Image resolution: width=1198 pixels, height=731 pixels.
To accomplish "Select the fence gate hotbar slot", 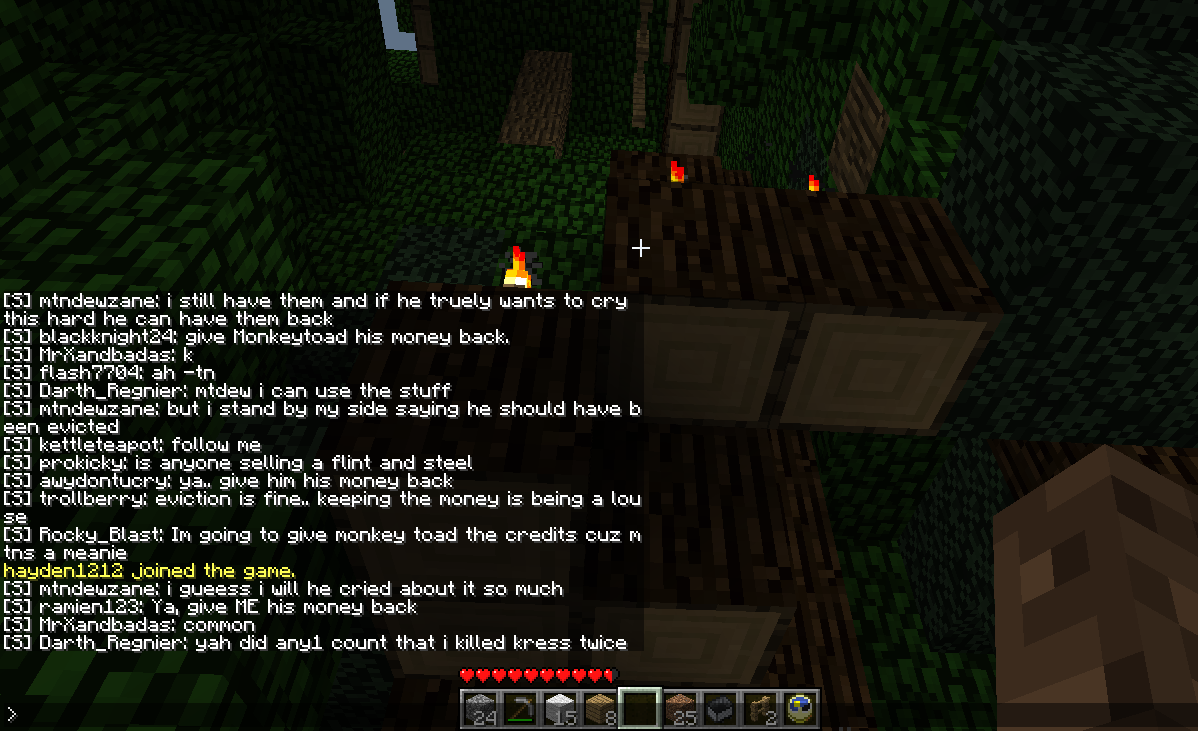I will pos(760,709).
